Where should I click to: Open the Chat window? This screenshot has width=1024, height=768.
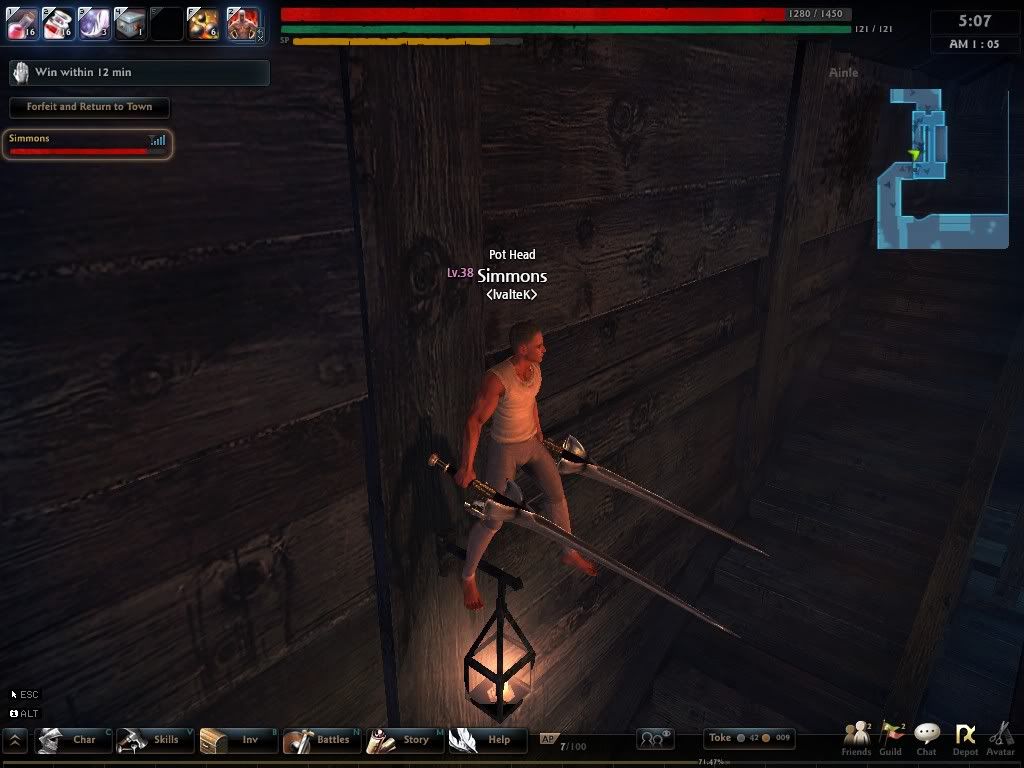point(927,738)
